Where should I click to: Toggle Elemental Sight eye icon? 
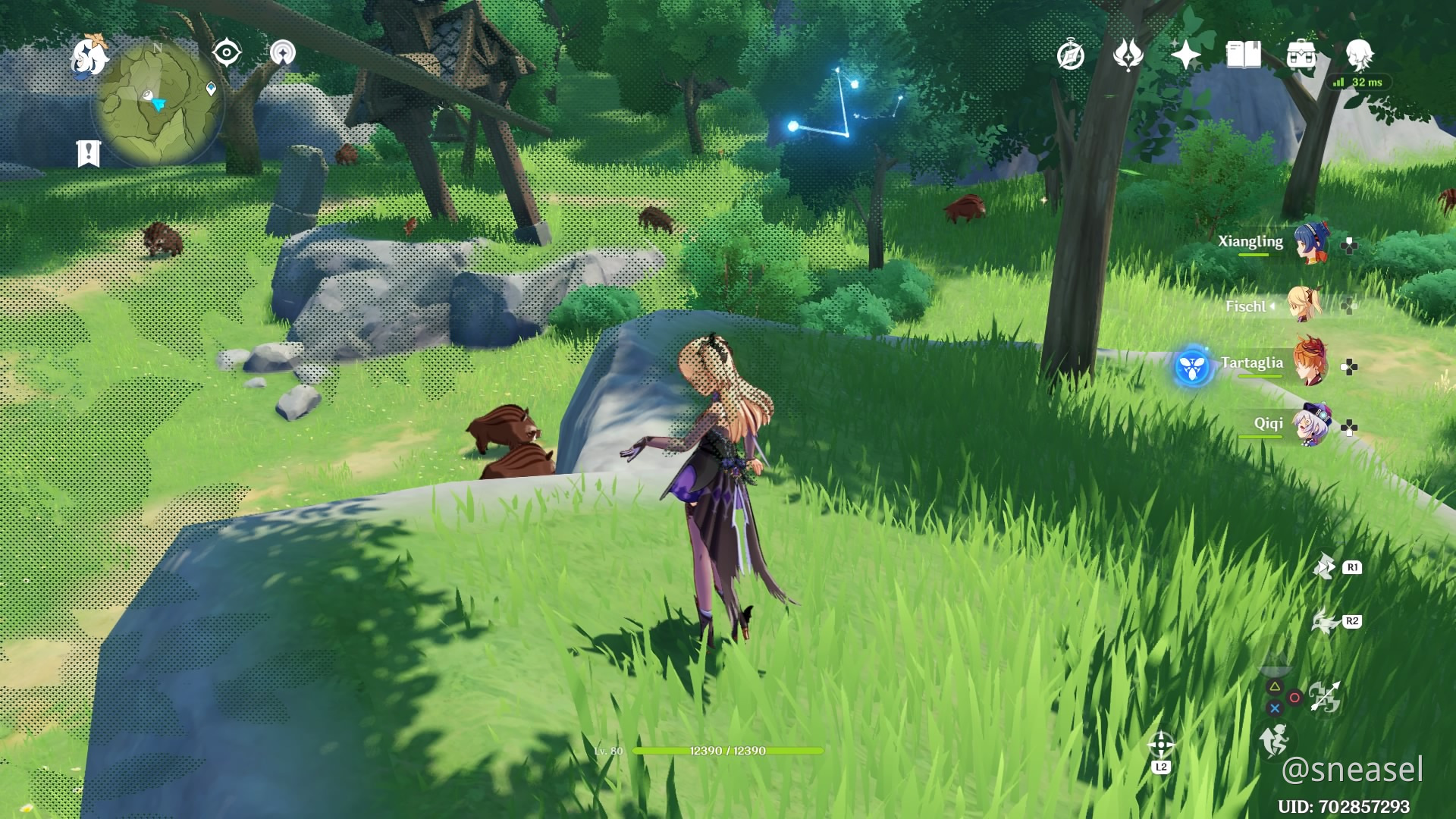coord(226,53)
